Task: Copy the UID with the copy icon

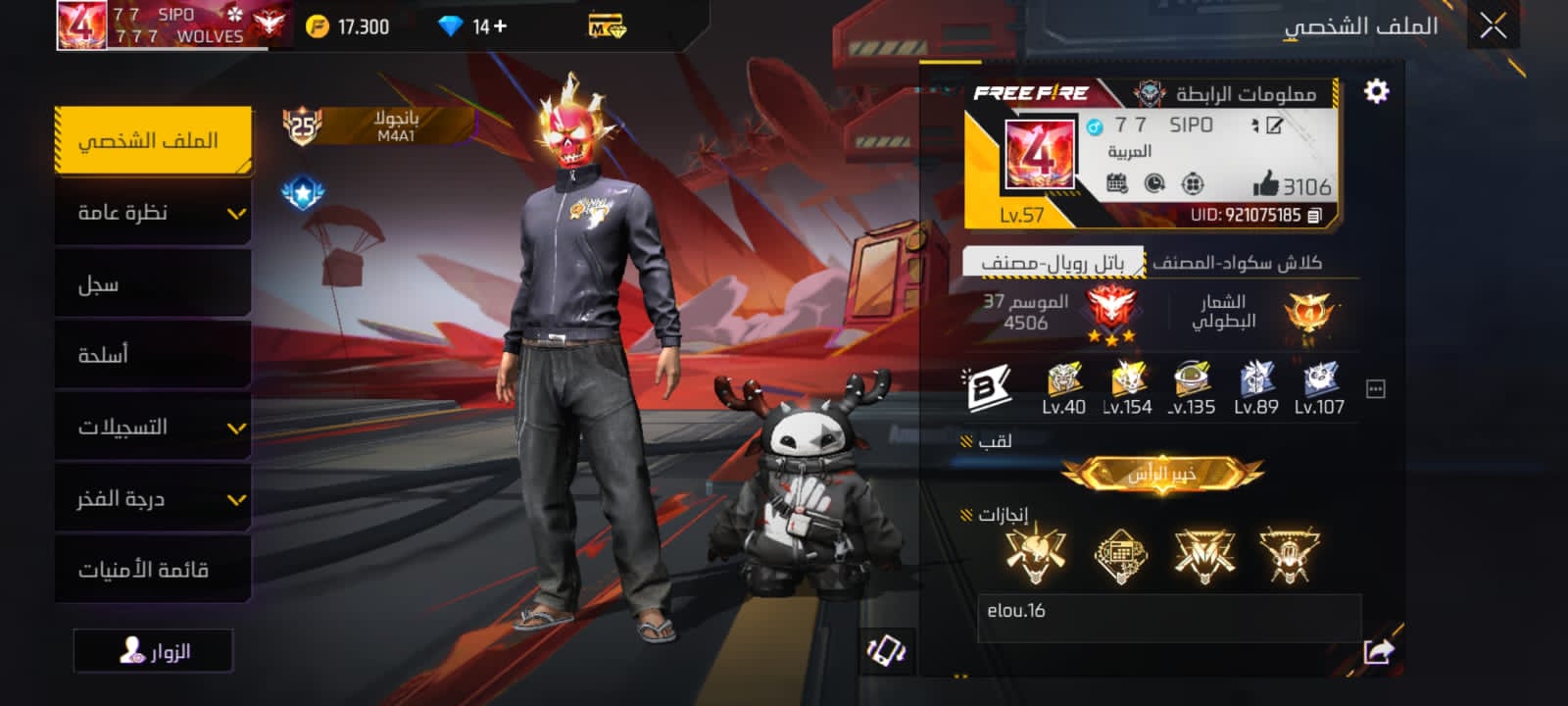Action: (1315, 215)
